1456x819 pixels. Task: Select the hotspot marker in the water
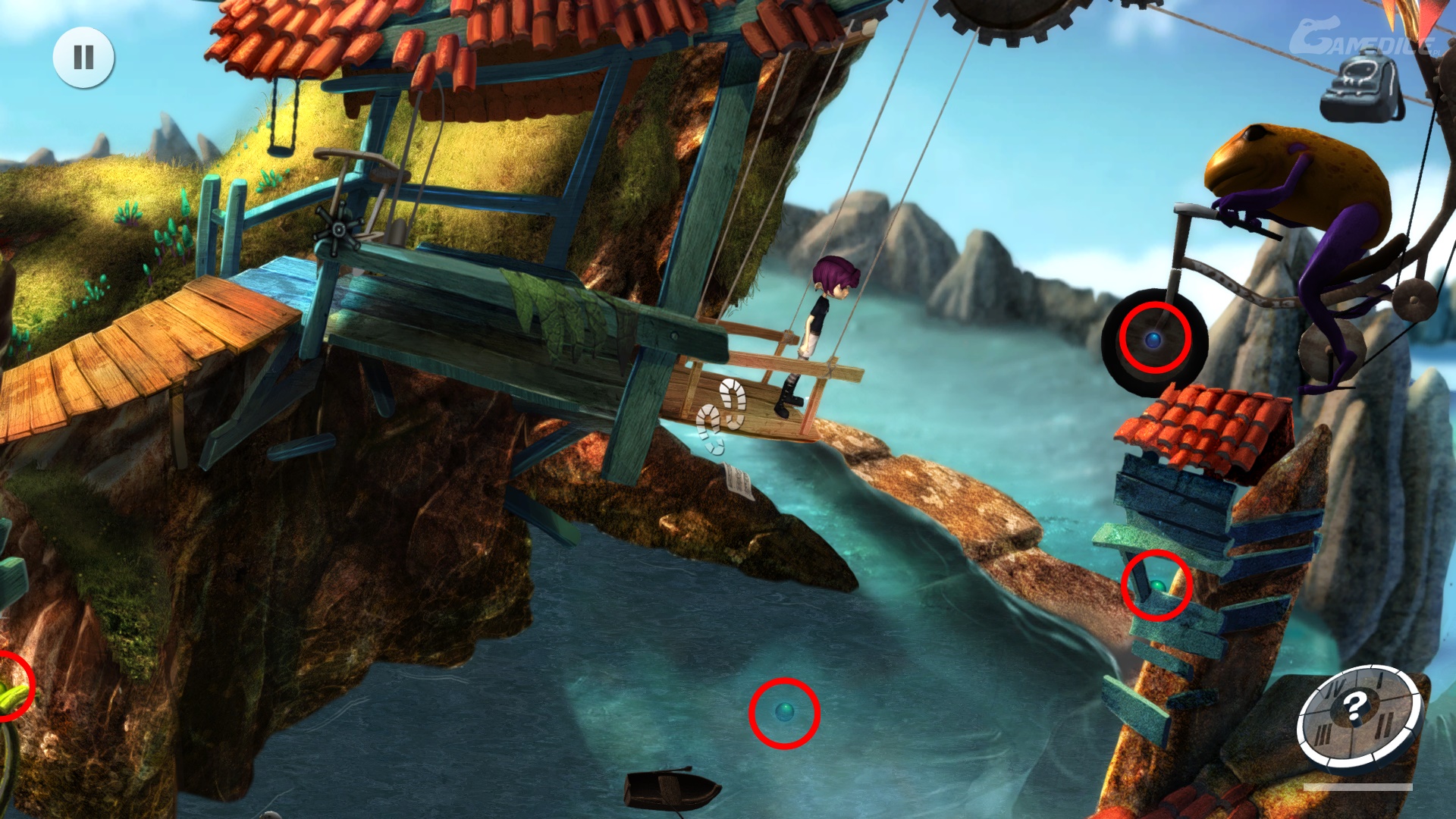pos(784,712)
